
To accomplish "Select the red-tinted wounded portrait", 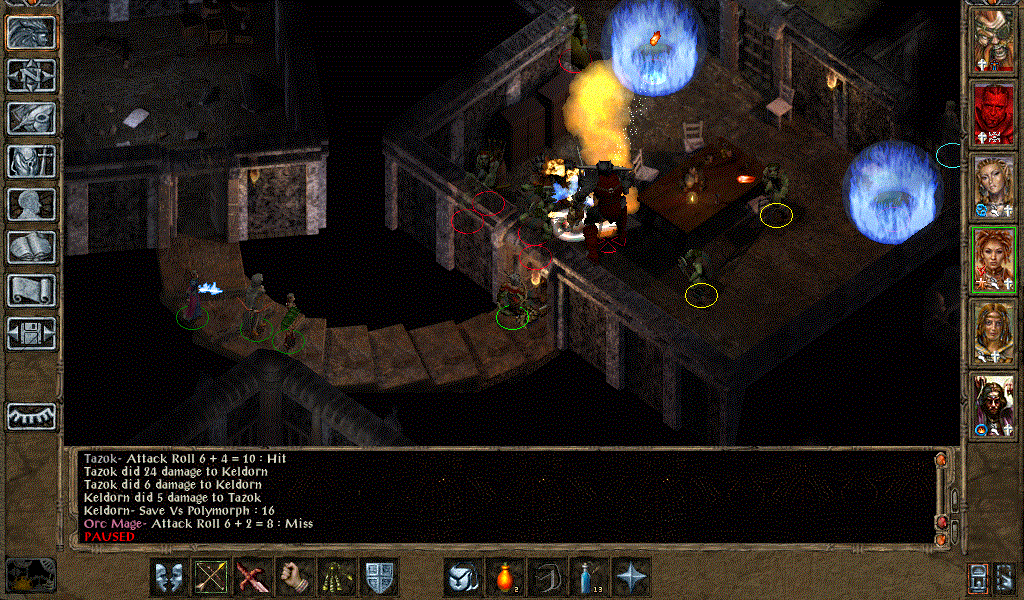I will [x=994, y=114].
